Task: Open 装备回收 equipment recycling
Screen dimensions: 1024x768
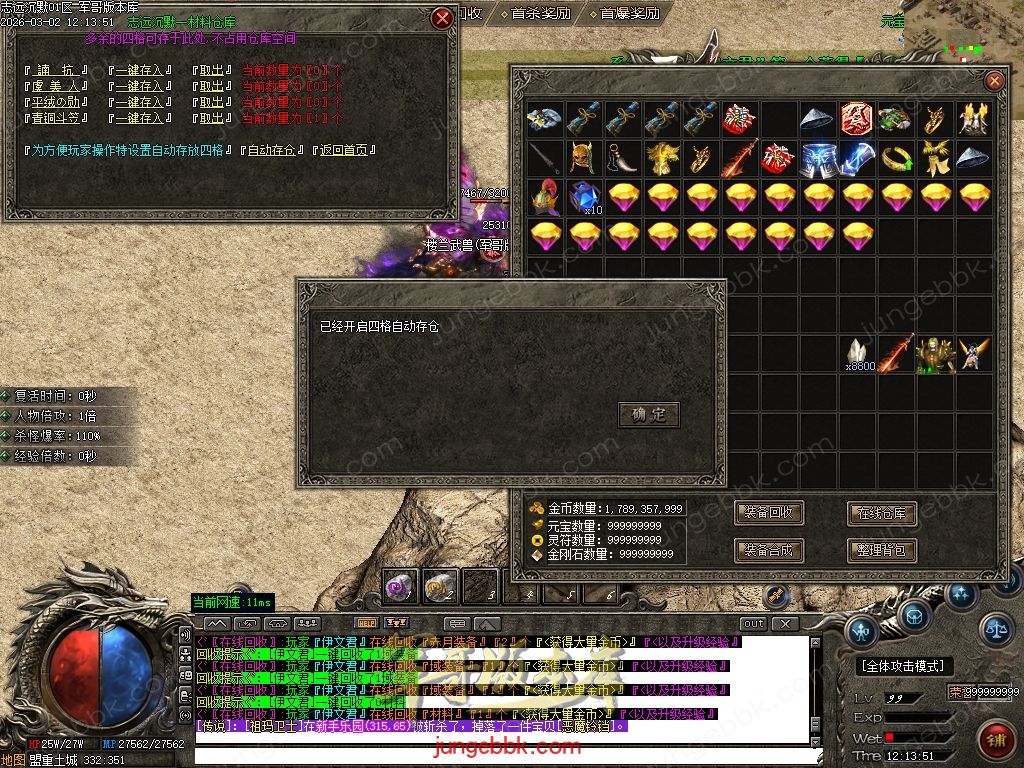Action: pyautogui.click(x=768, y=513)
